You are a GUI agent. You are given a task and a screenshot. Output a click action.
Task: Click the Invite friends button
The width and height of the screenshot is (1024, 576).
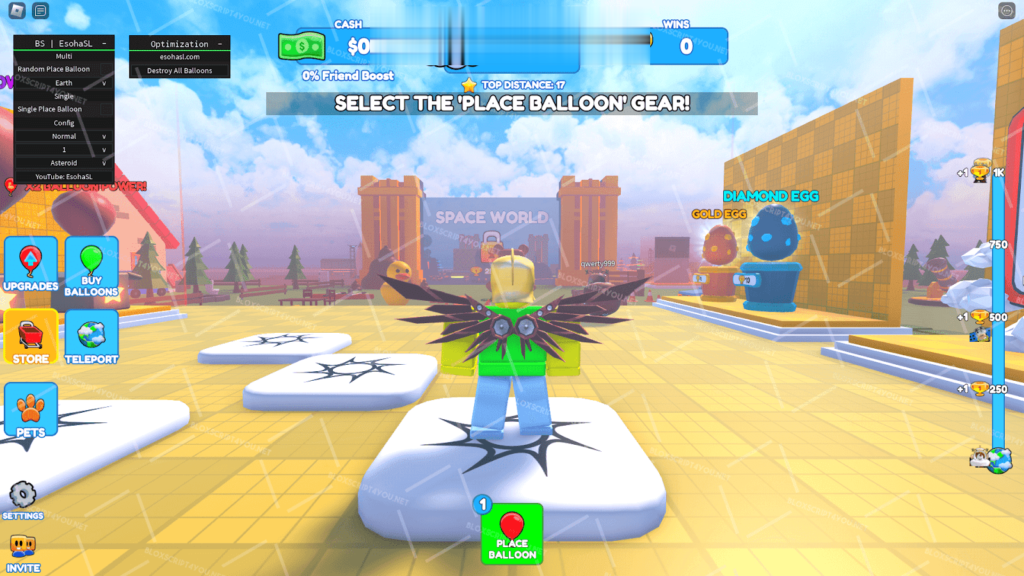(x=22, y=552)
